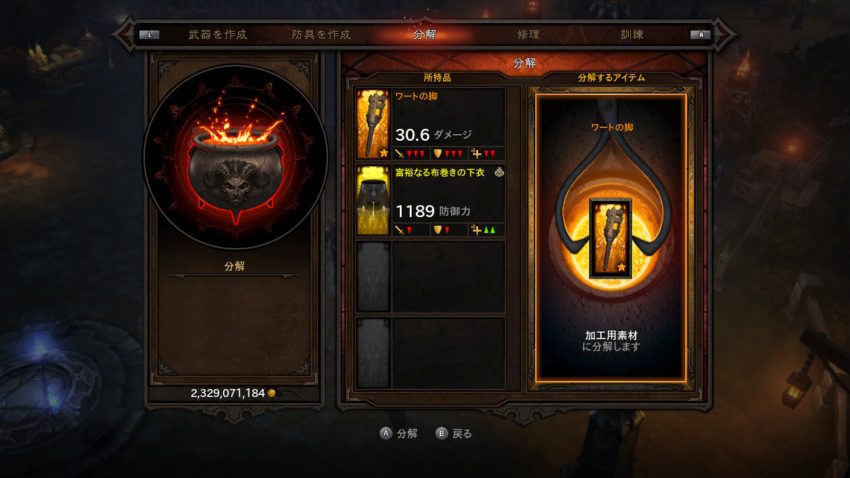Switch to the 武器を作成 tab
Screen dimensions: 850x478
pos(217,34)
